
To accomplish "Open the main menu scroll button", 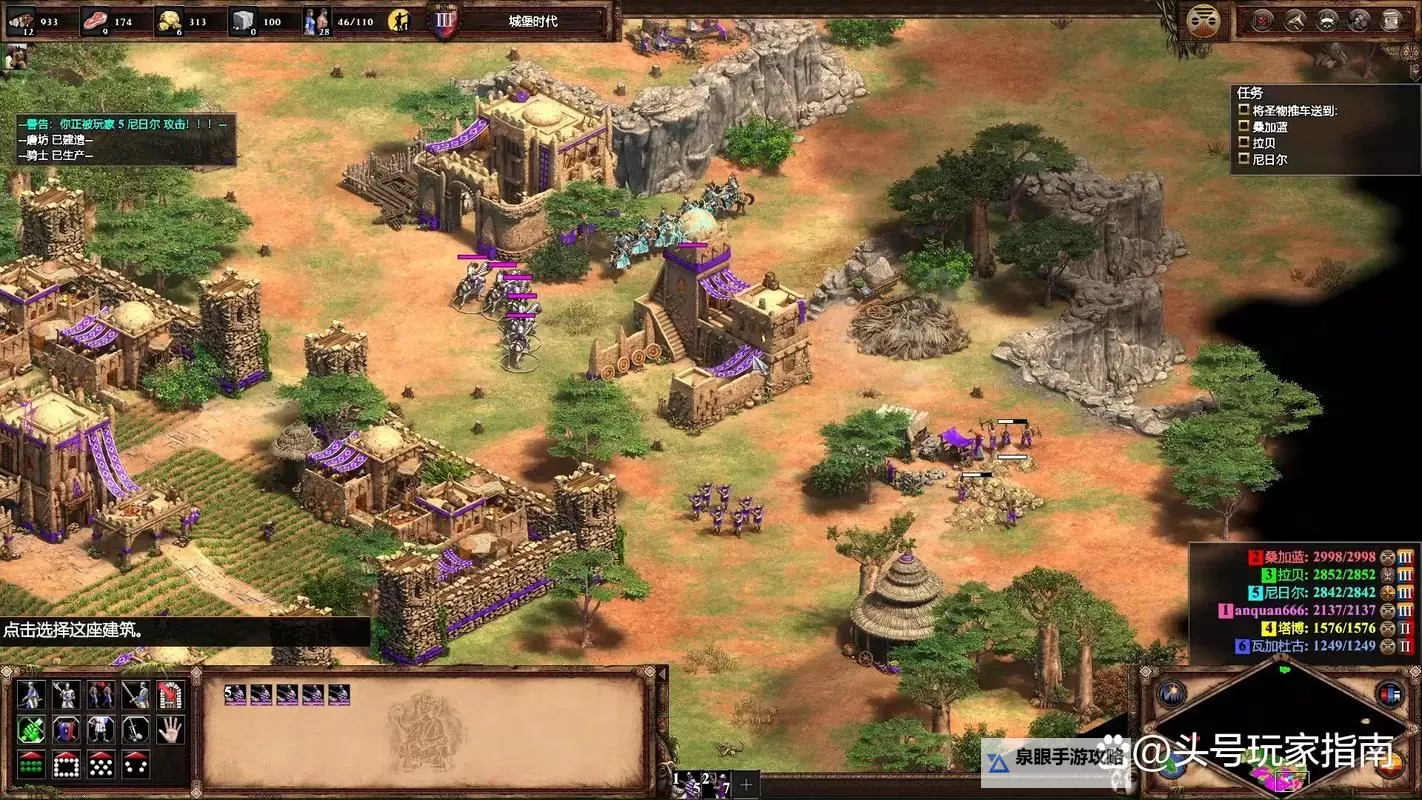I will 1391,20.
